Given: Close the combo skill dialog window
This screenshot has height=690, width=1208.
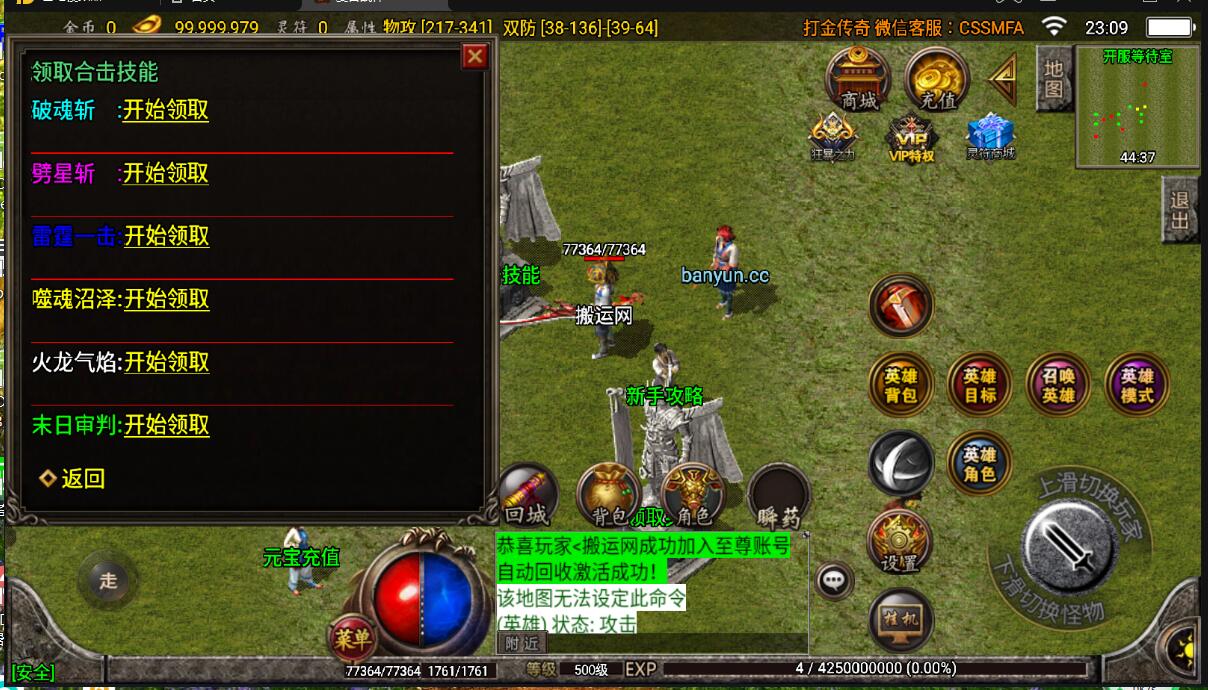Looking at the screenshot, I should pos(475,57).
